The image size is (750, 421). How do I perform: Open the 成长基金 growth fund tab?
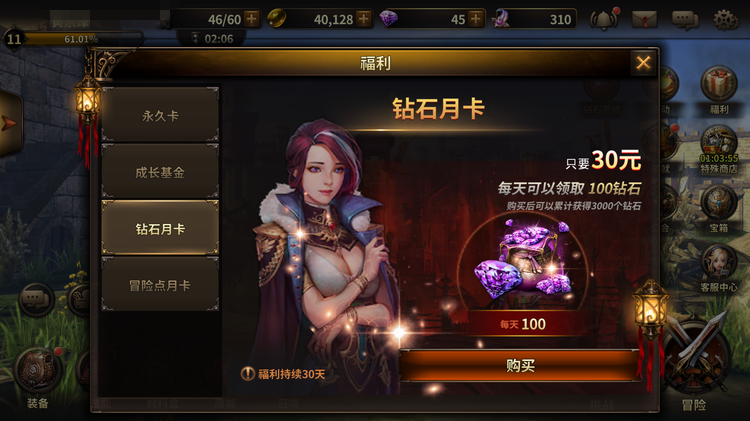(160, 172)
